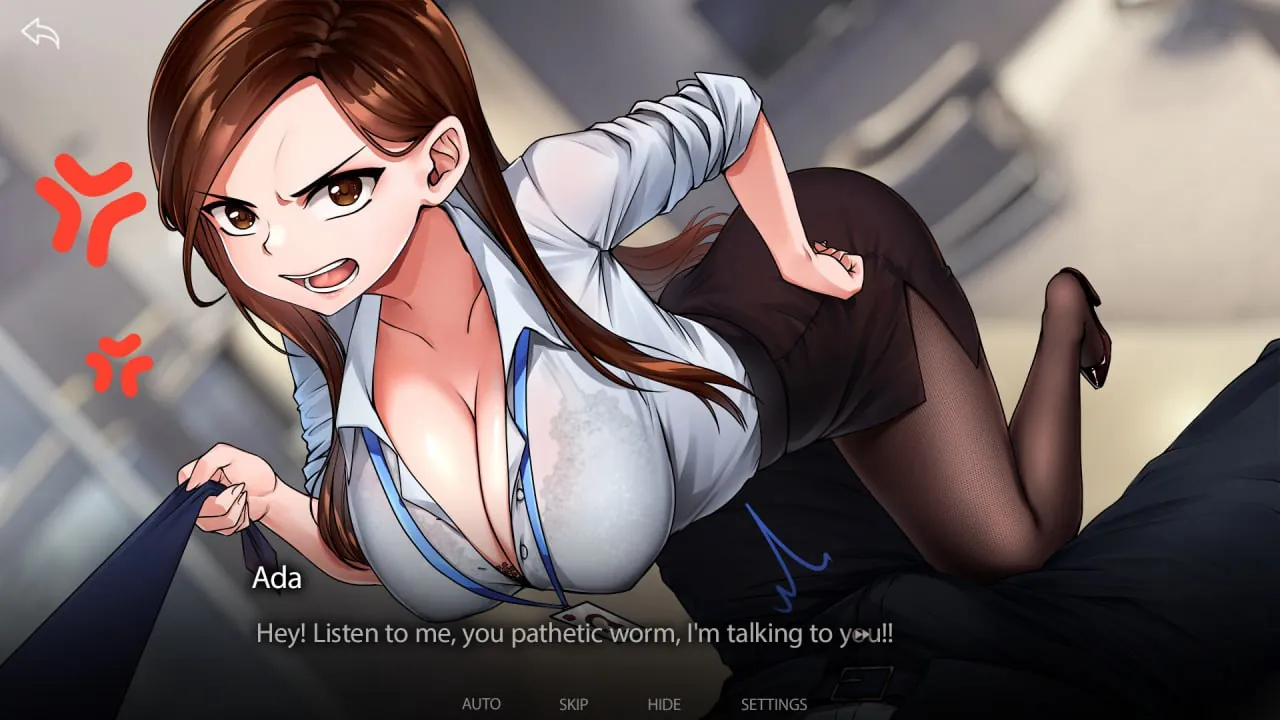
Task: Click Ada's name label
Action: pyautogui.click(x=277, y=578)
